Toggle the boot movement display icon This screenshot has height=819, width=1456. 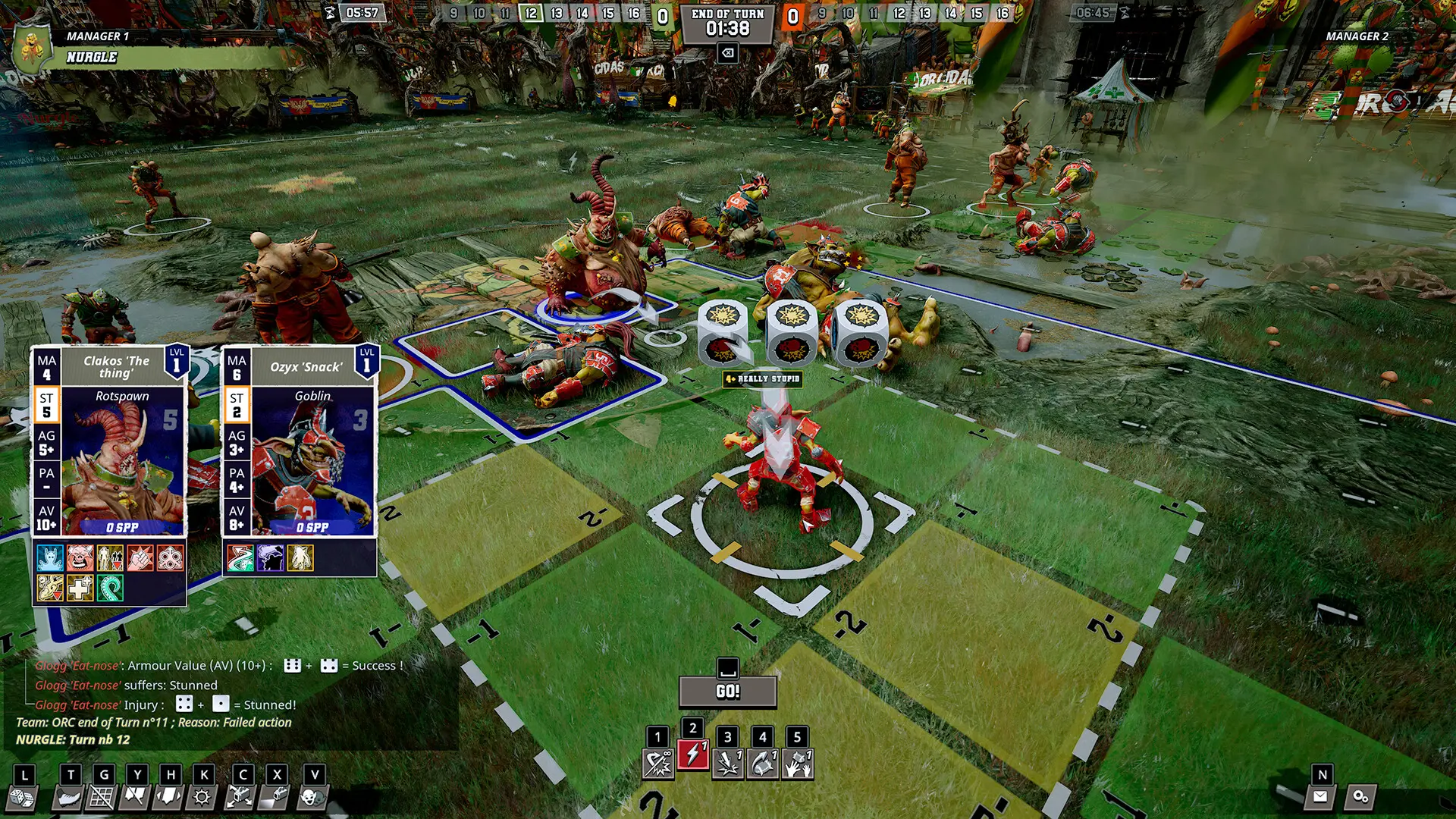pyautogui.click(x=69, y=798)
